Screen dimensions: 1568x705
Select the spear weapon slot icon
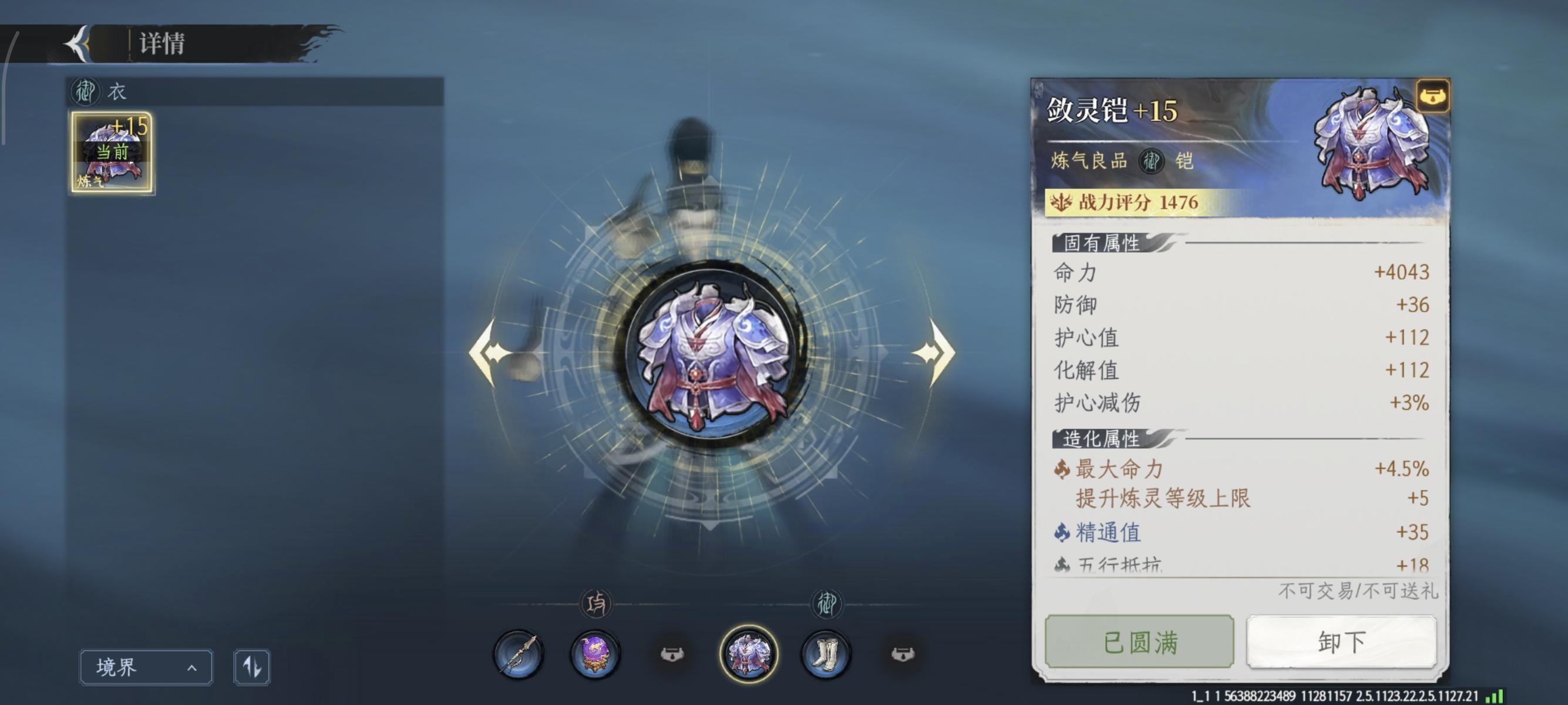click(519, 656)
